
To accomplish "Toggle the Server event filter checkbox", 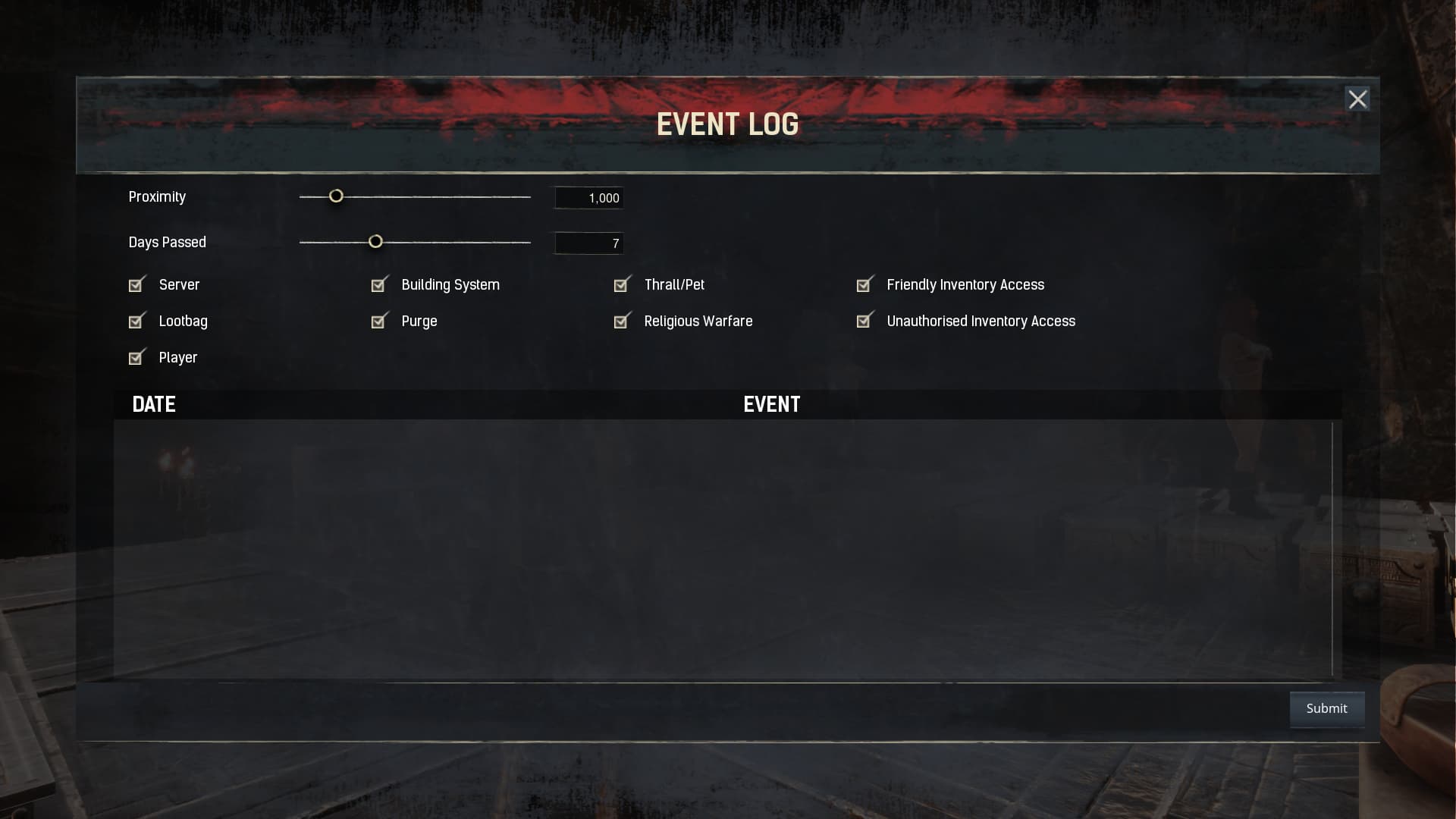I will coord(136,284).
